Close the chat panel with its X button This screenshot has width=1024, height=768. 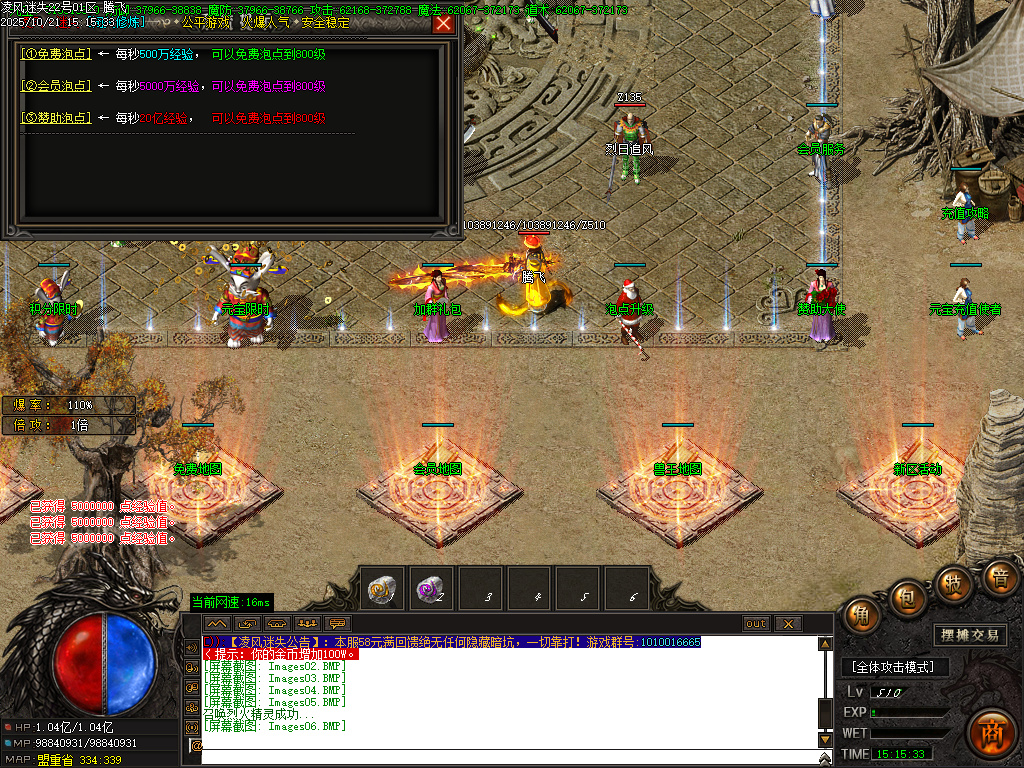point(788,624)
